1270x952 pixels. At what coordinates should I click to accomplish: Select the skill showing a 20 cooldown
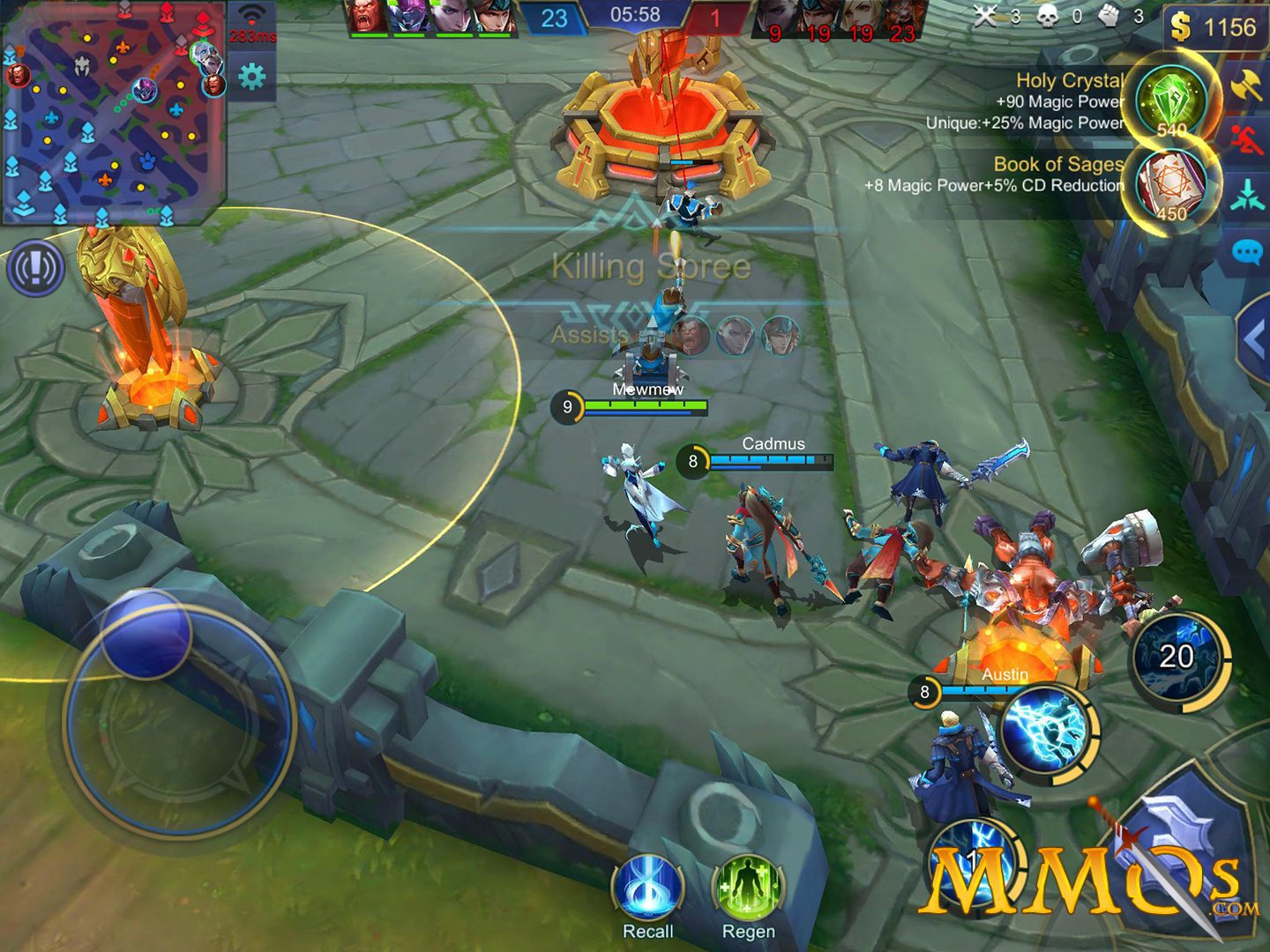click(1177, 657)
